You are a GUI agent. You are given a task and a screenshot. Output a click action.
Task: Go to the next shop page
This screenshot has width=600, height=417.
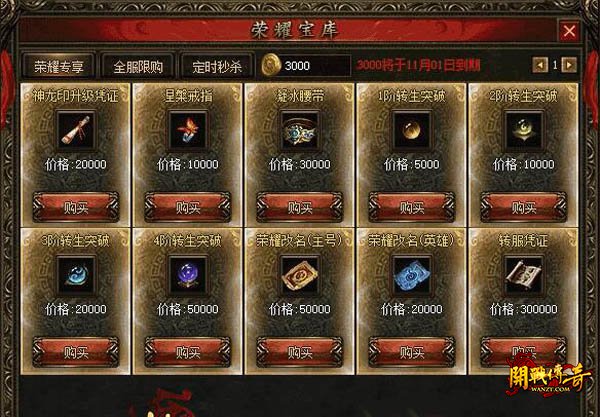click(x=570, y=65)
